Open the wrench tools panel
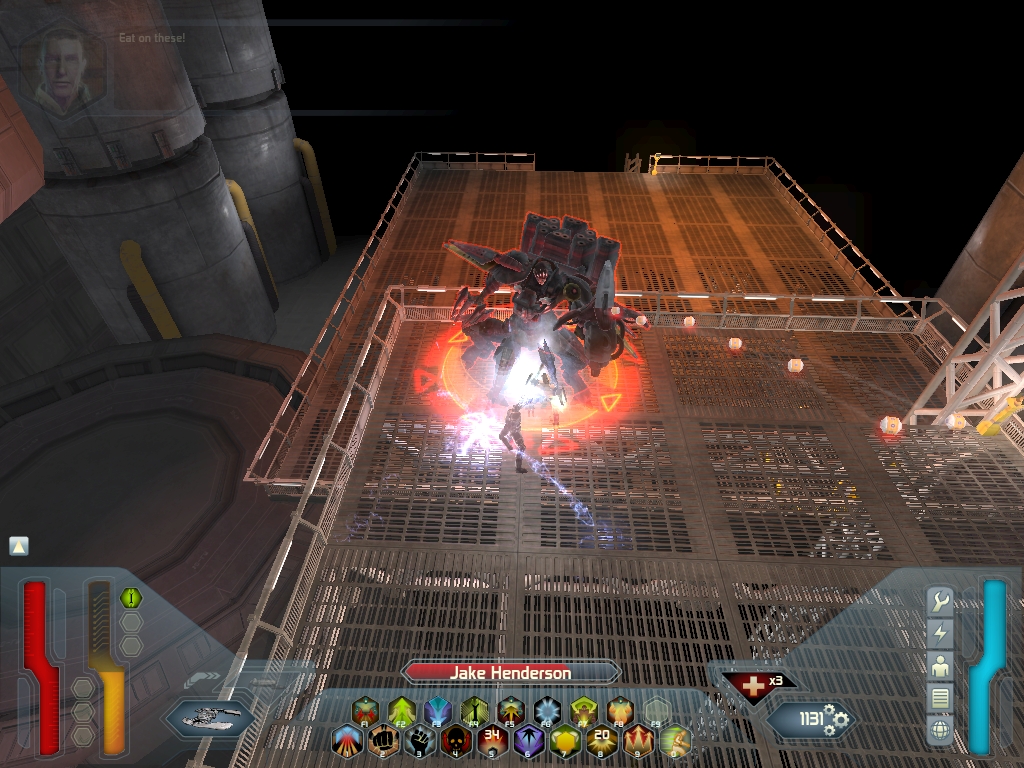The width and height of the screenshot is (1024, 768). pos(940,602)
